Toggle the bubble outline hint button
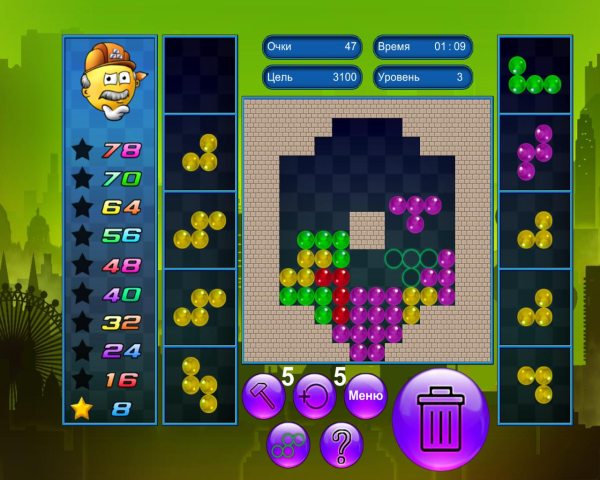Viewport: 600px width, 480px height. tap(288, 444)
